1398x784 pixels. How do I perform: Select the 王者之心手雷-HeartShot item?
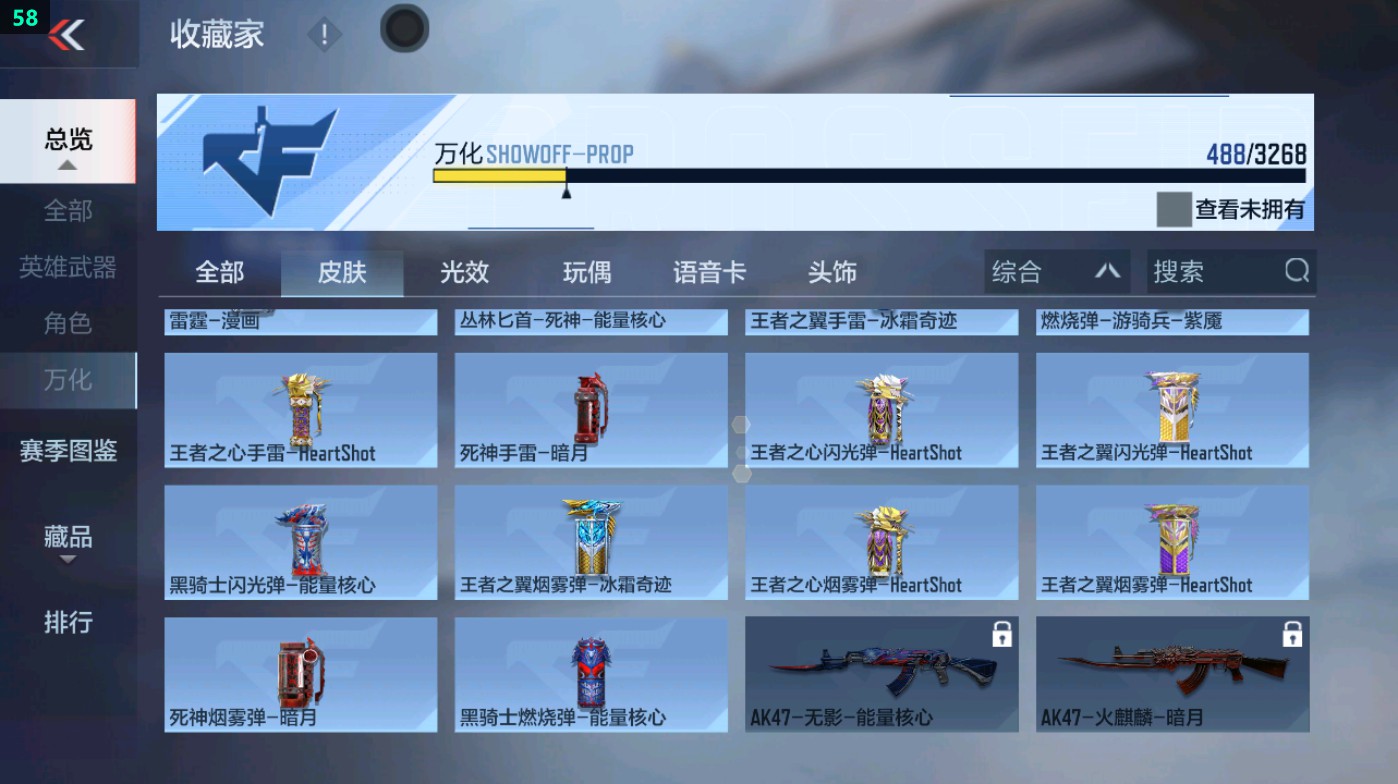[300, 410]
